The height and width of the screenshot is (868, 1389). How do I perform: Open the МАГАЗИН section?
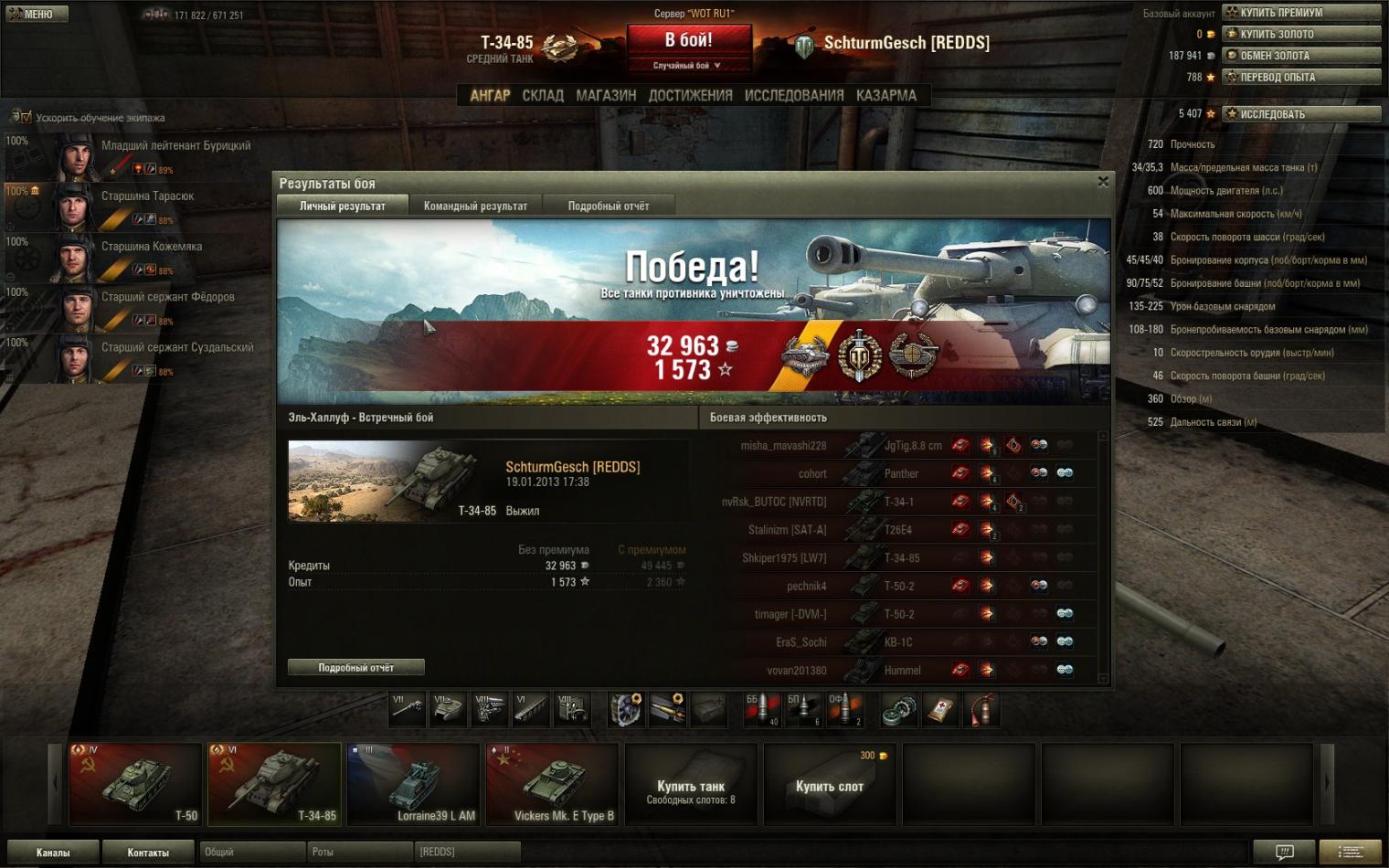606,95
